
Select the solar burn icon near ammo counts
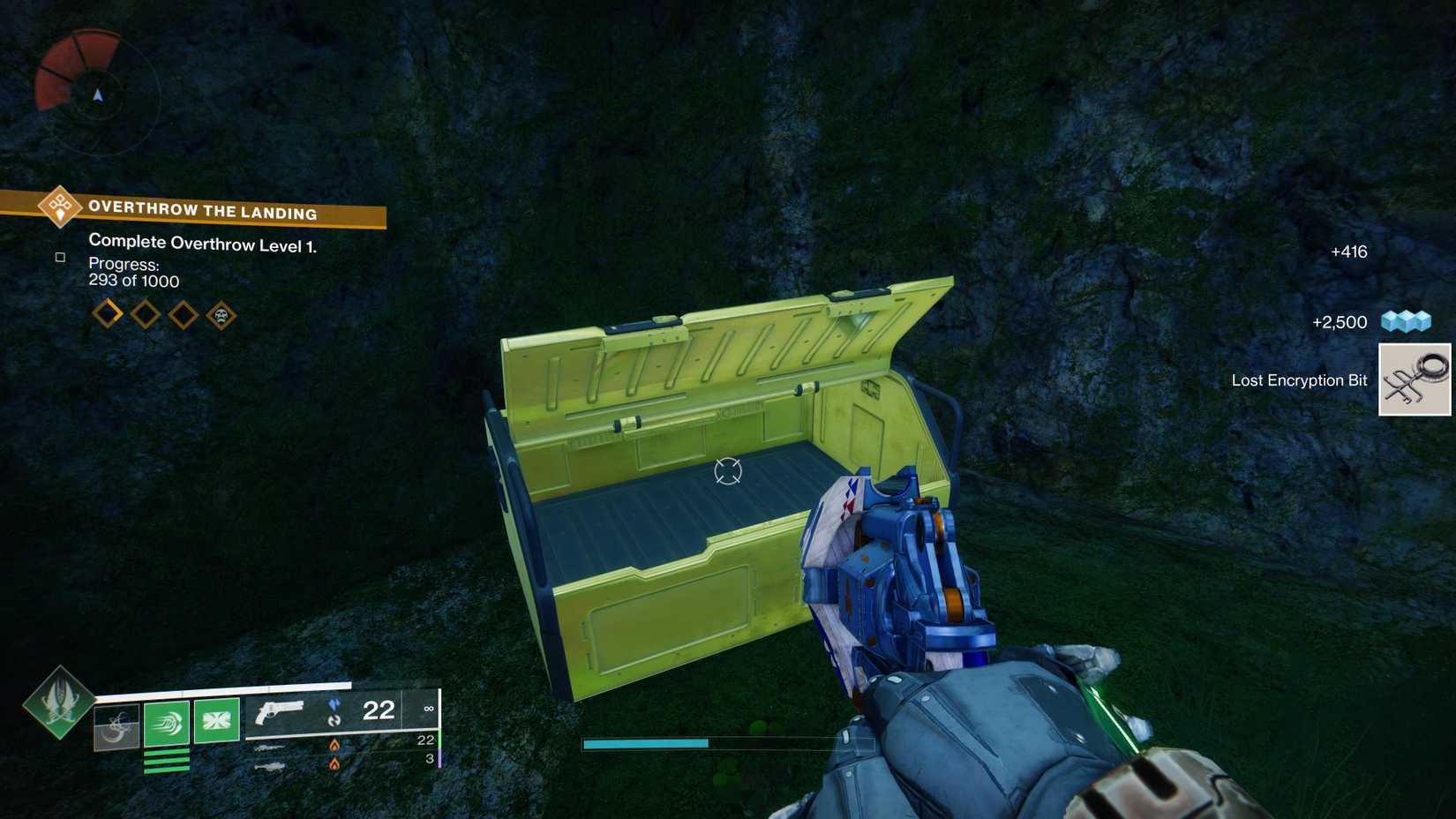point(334,744)
